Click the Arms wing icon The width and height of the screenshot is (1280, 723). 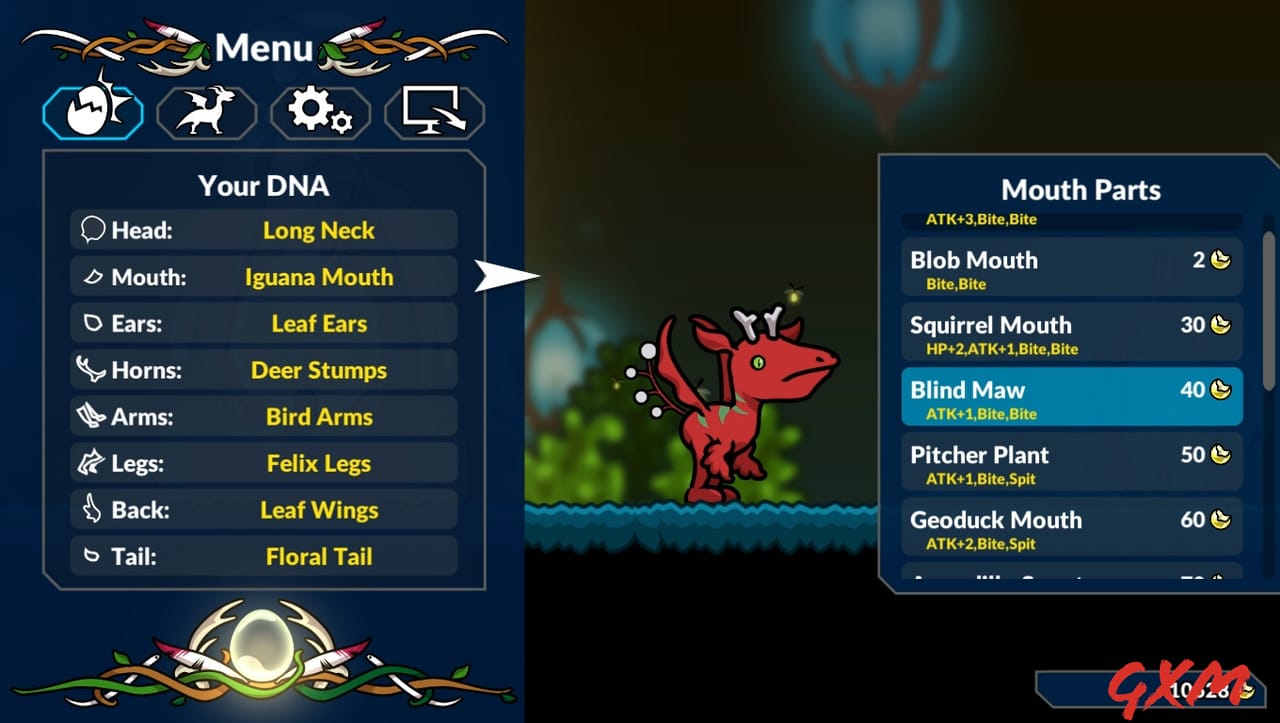tap(92, 416)
